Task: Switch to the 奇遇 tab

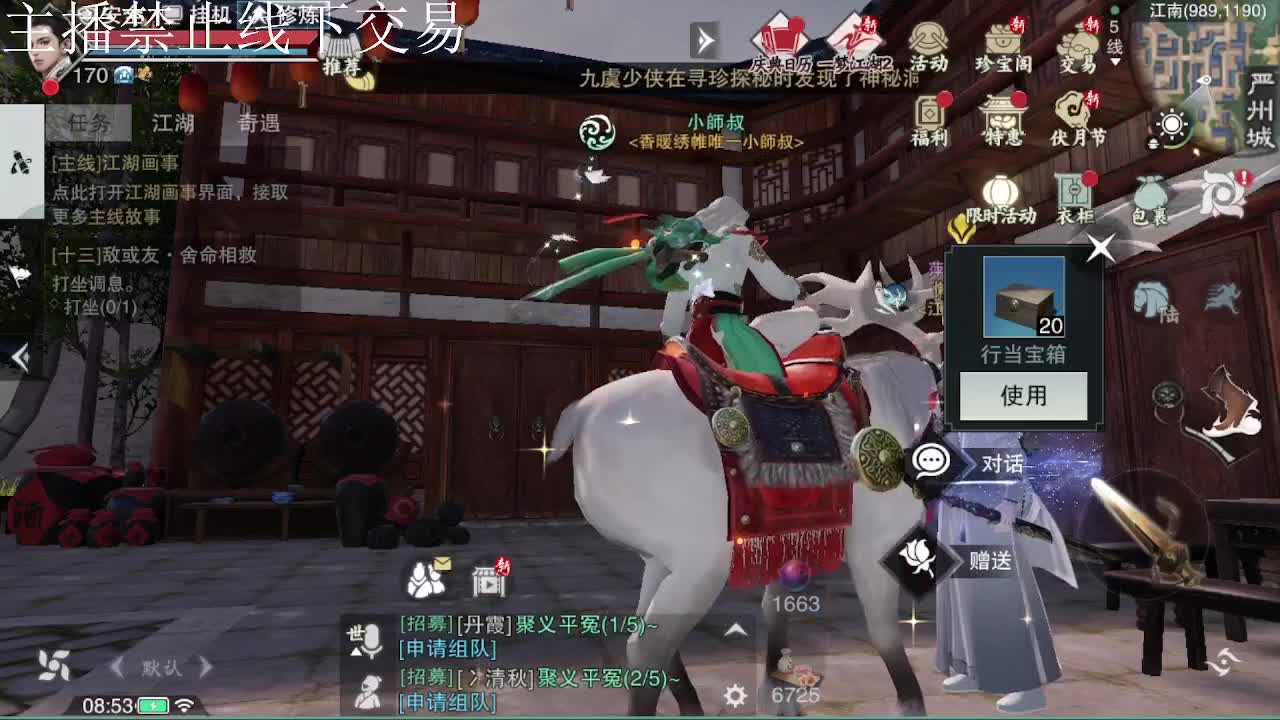Action: 258,122
